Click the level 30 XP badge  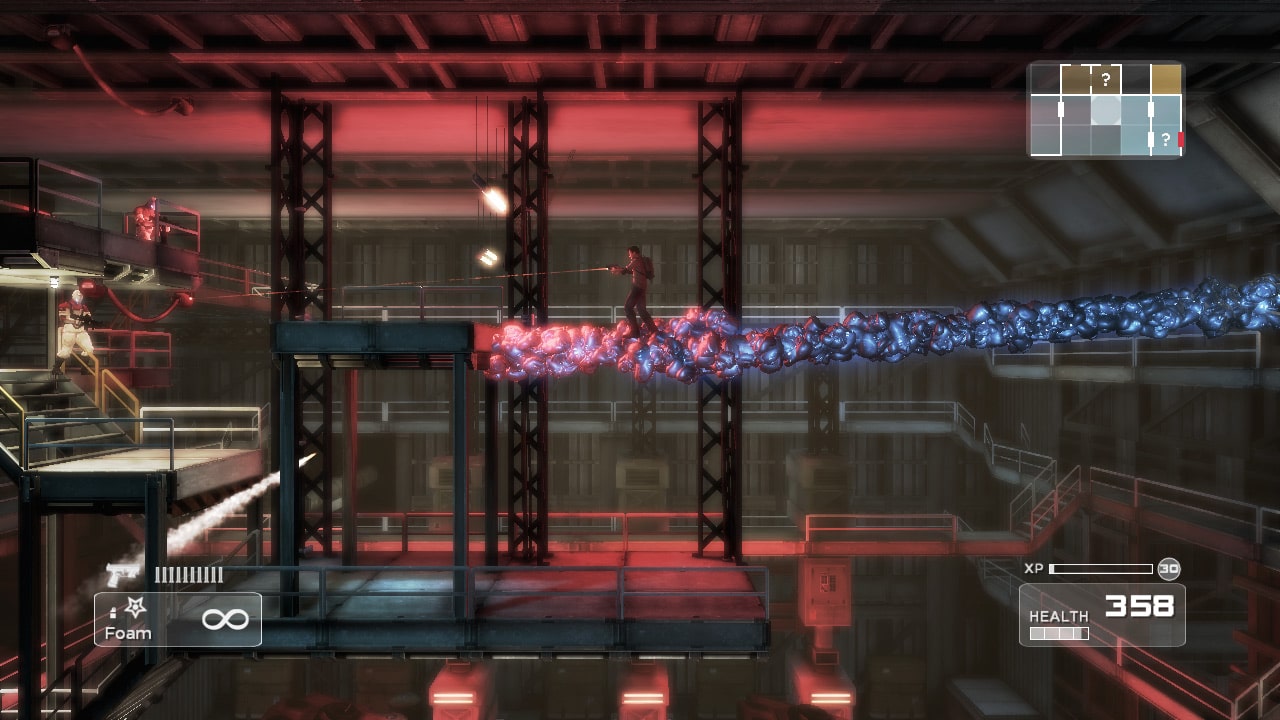[1168, 569]
